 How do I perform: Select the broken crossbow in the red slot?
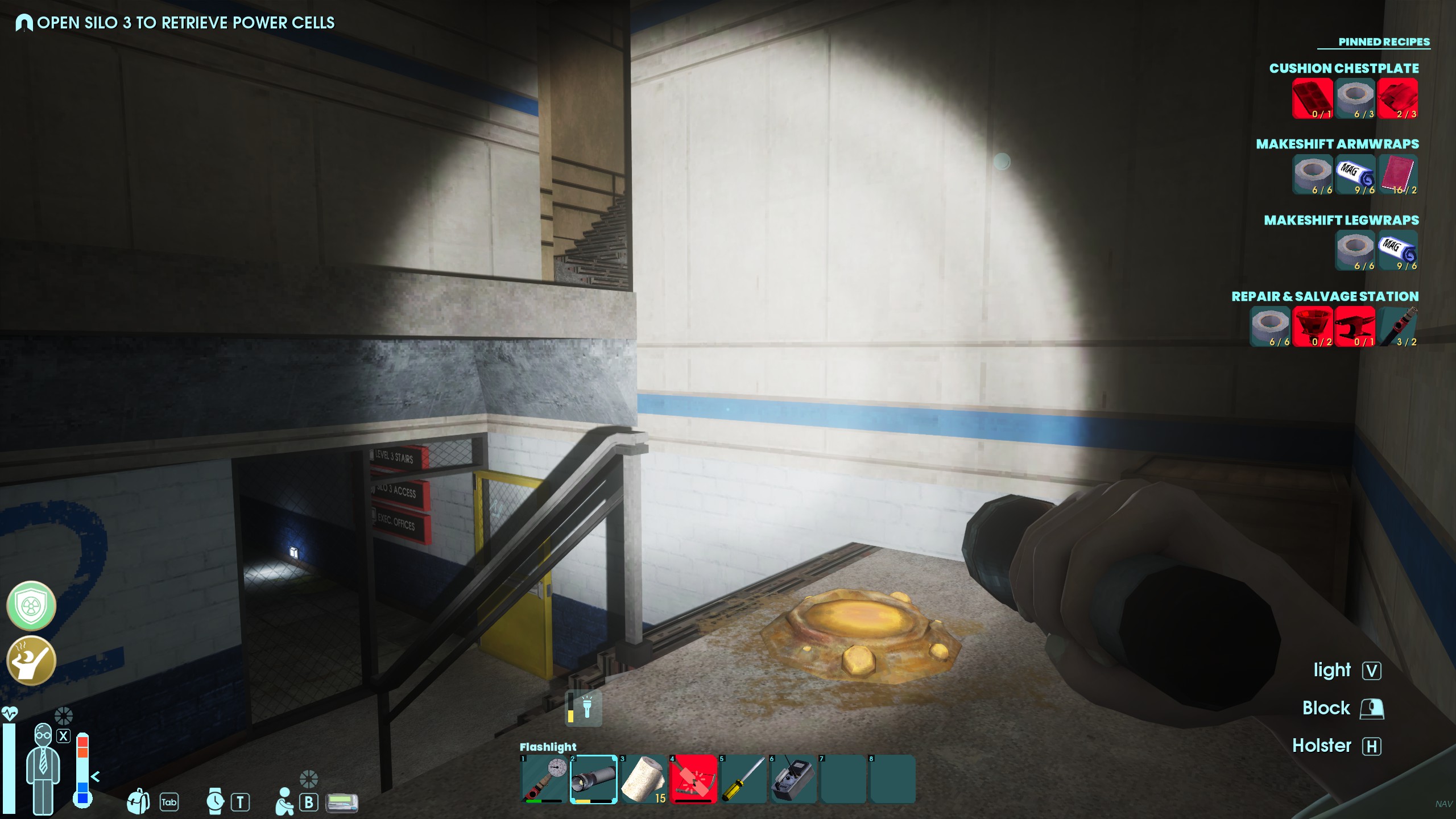pyautogui.click(x=693, y=779)
